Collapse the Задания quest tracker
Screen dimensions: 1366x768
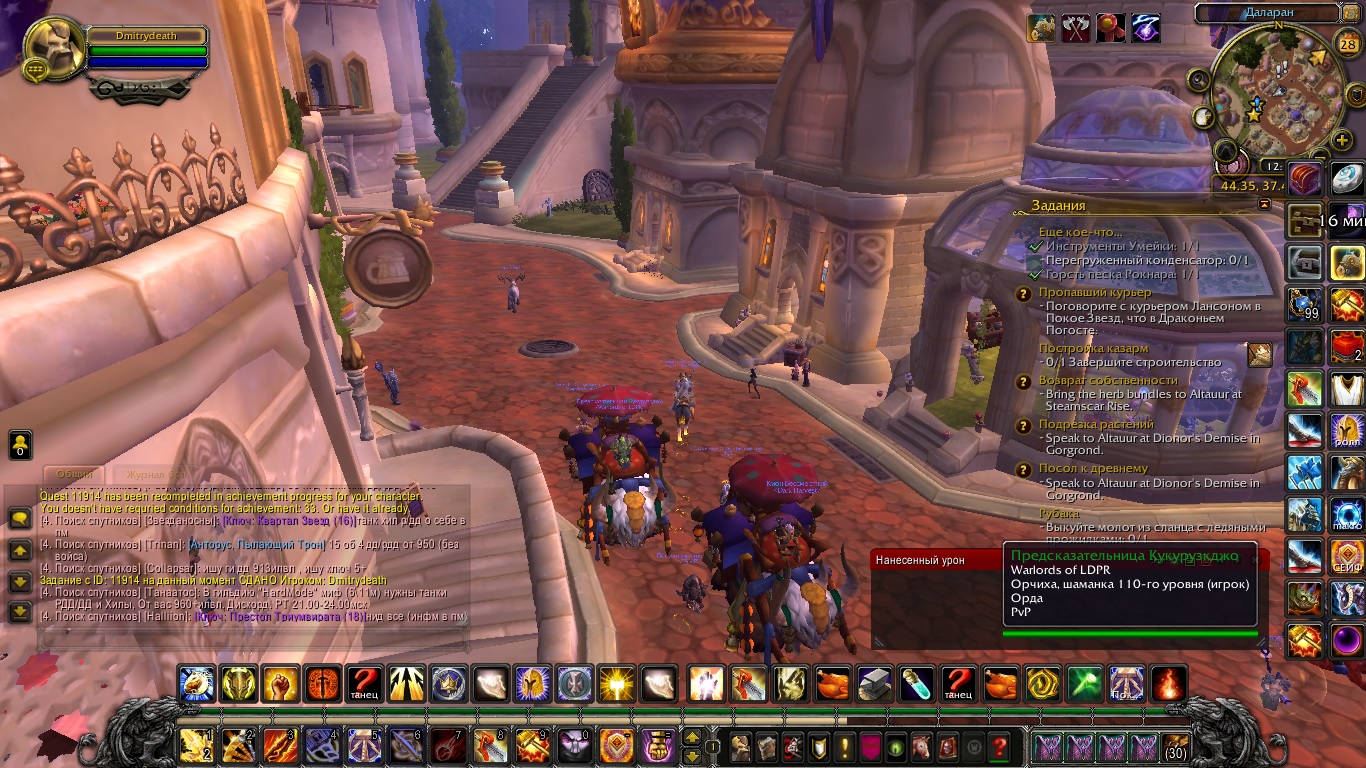1264,204
